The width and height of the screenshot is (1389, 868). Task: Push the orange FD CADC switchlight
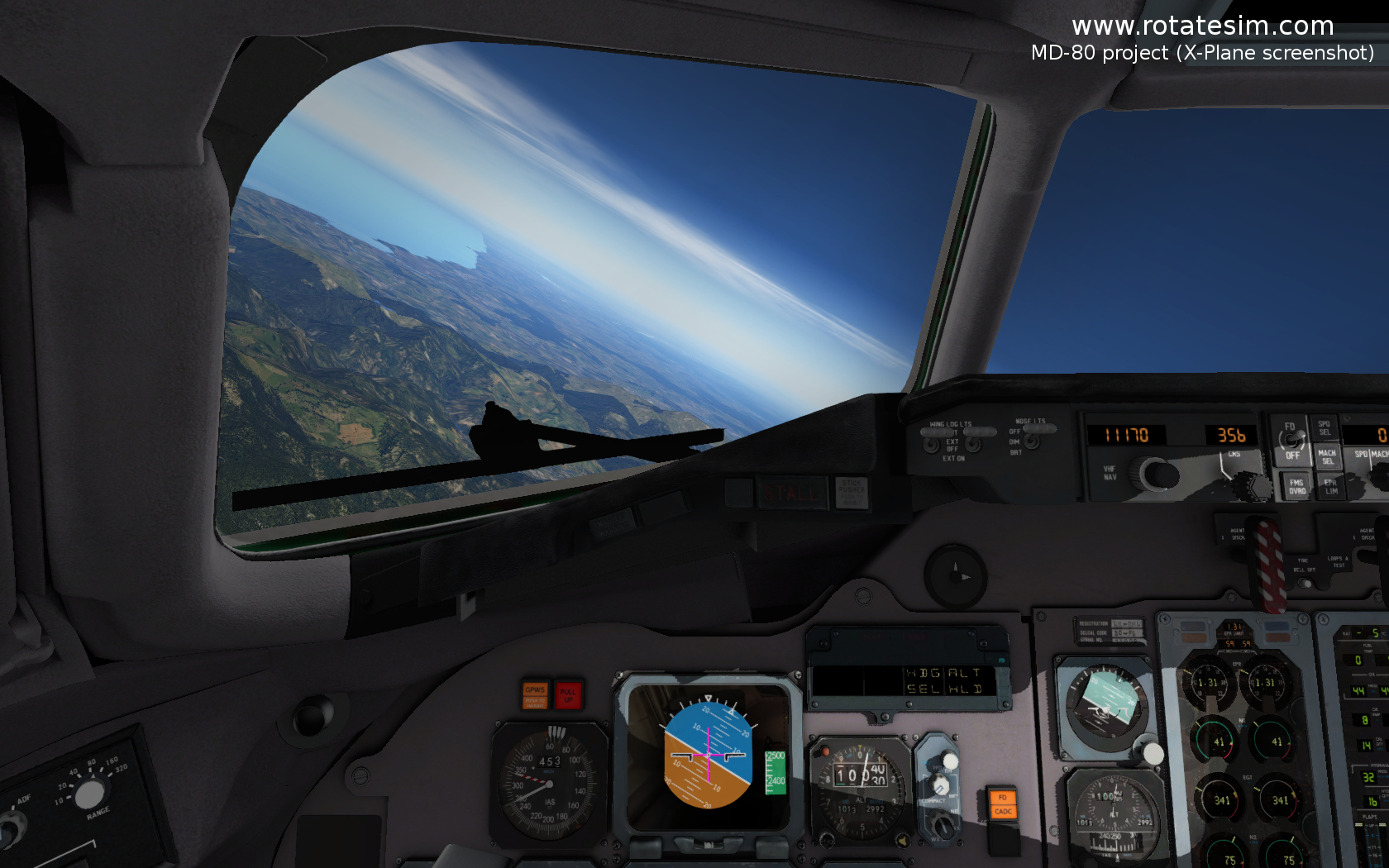[1002, 804]
